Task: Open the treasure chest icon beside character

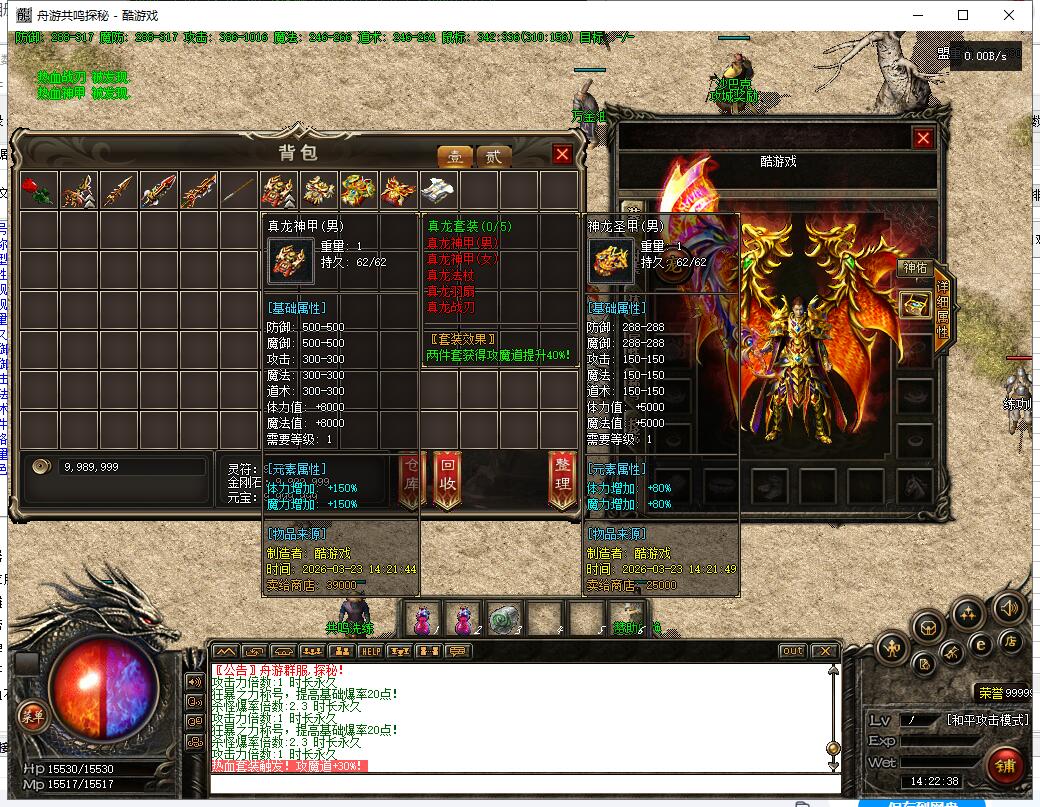Action: 915,305
